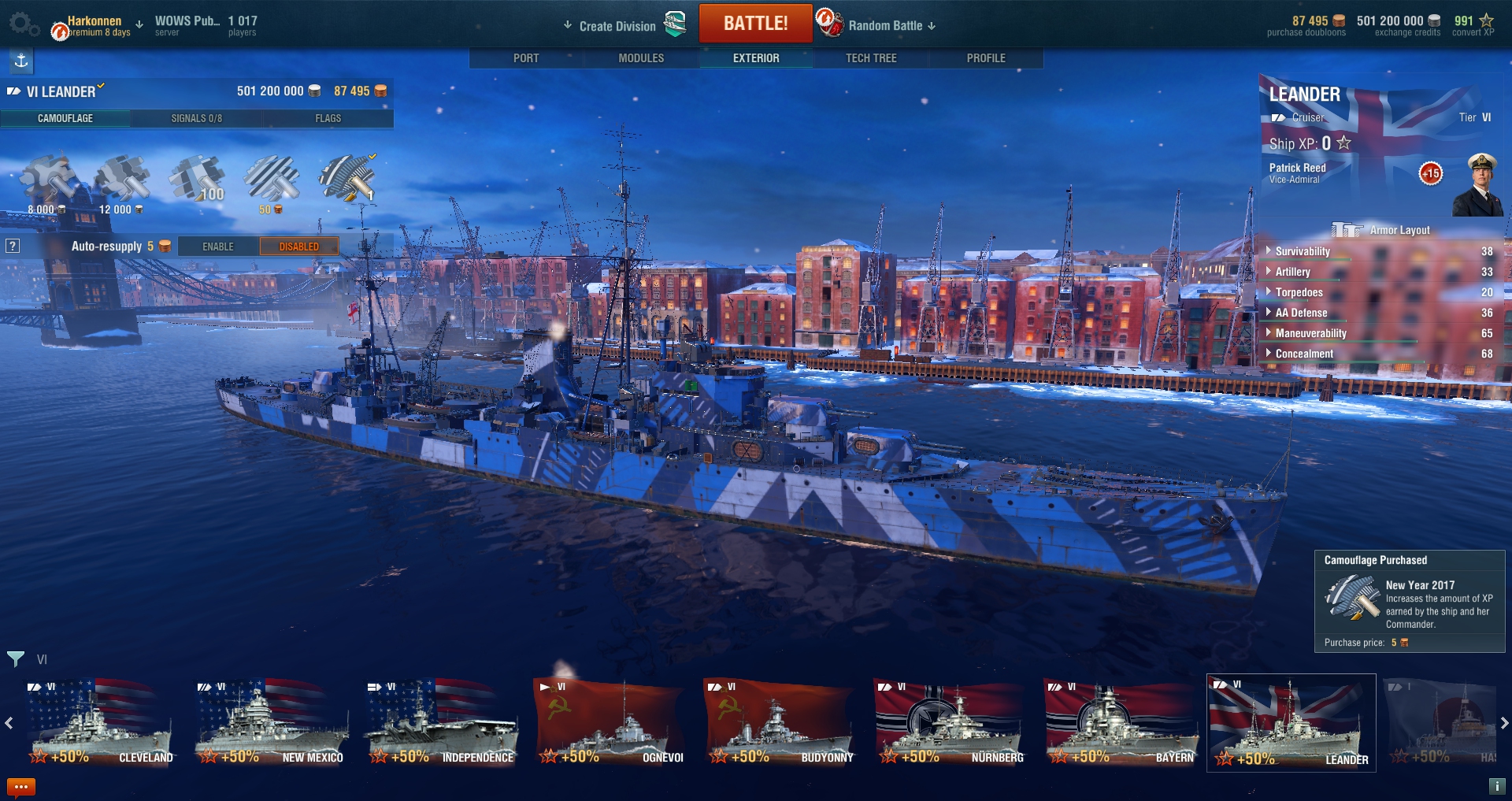Open the ship carousel filter
Screen dimensions: 1512x801
coord(16,658)
